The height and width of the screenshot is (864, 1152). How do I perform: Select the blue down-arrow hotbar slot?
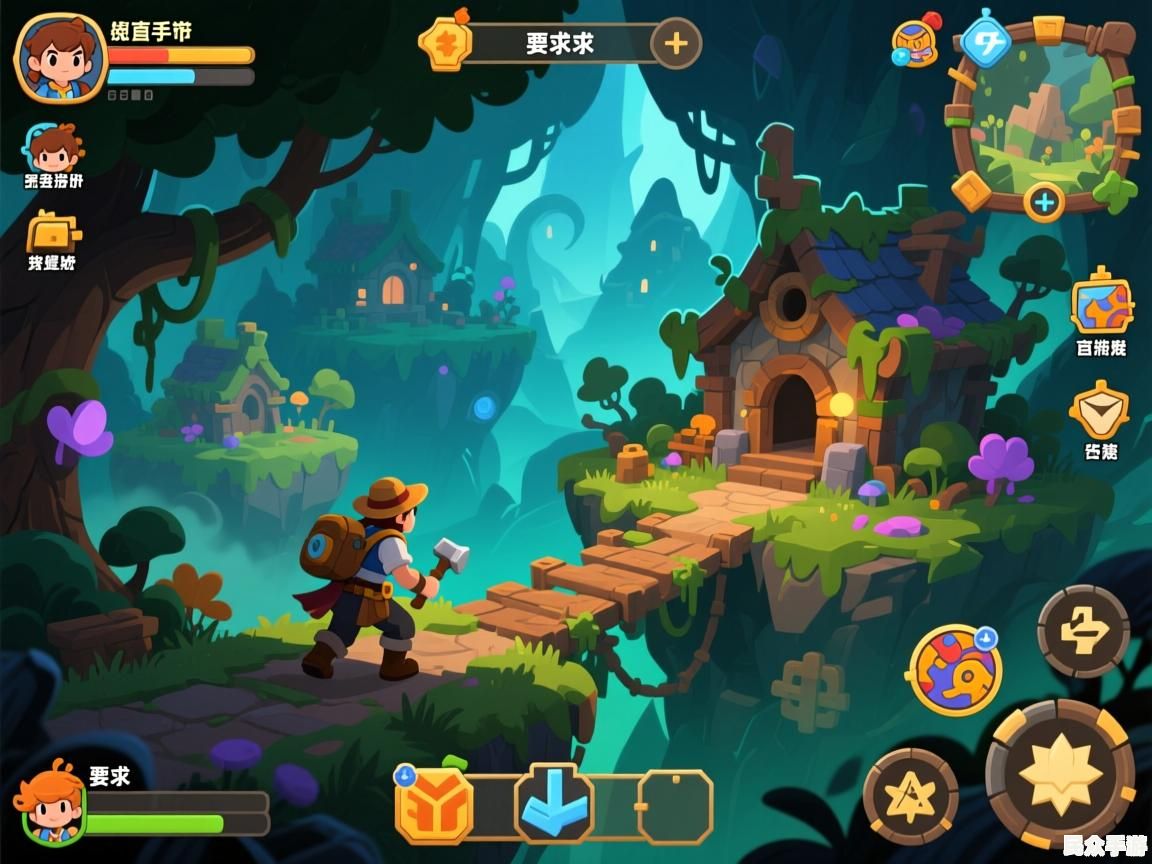(x=553, y=804)
